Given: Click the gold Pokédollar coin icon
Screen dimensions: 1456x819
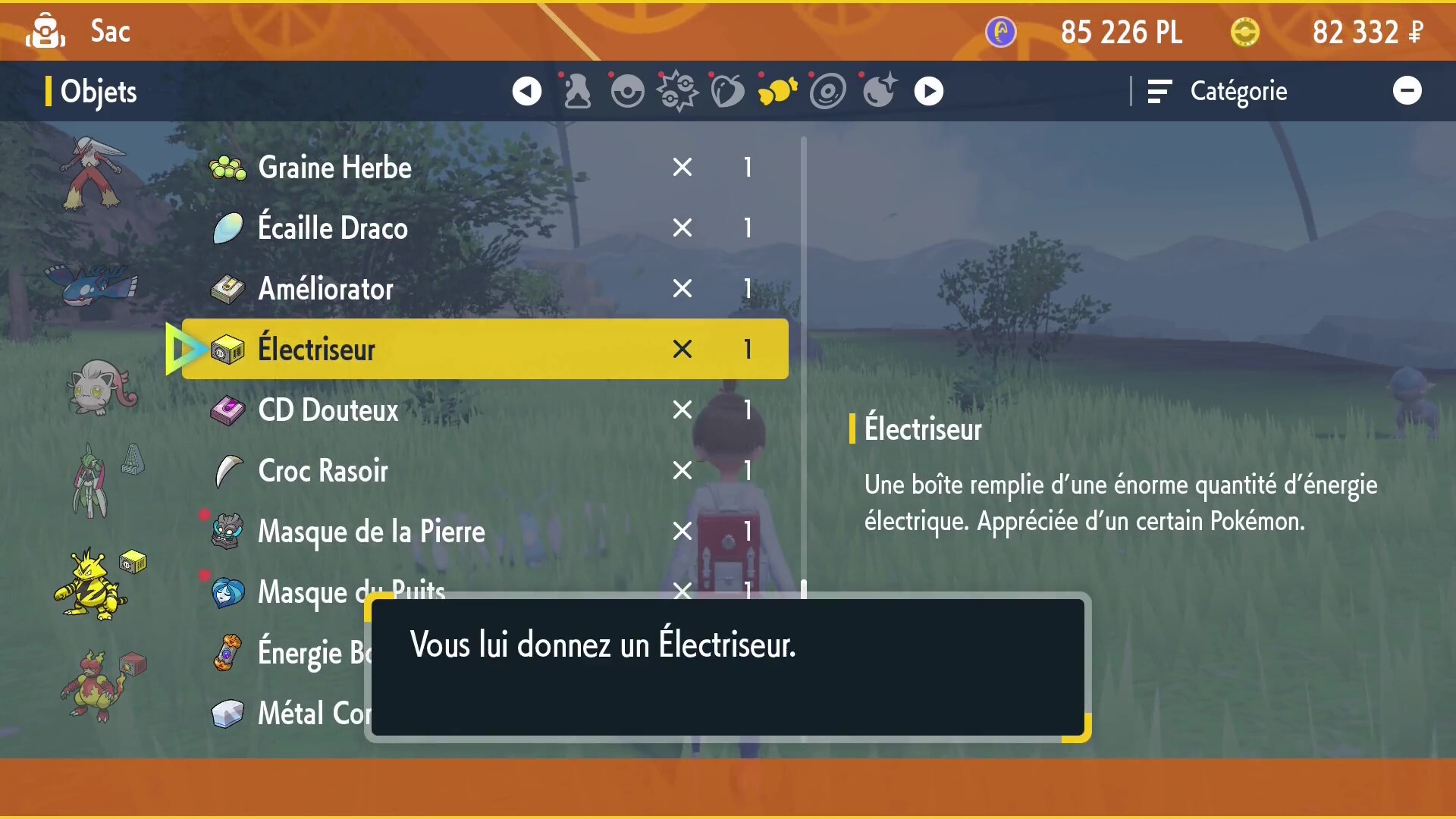Looking at the screenshot, I should [1244, 32].
